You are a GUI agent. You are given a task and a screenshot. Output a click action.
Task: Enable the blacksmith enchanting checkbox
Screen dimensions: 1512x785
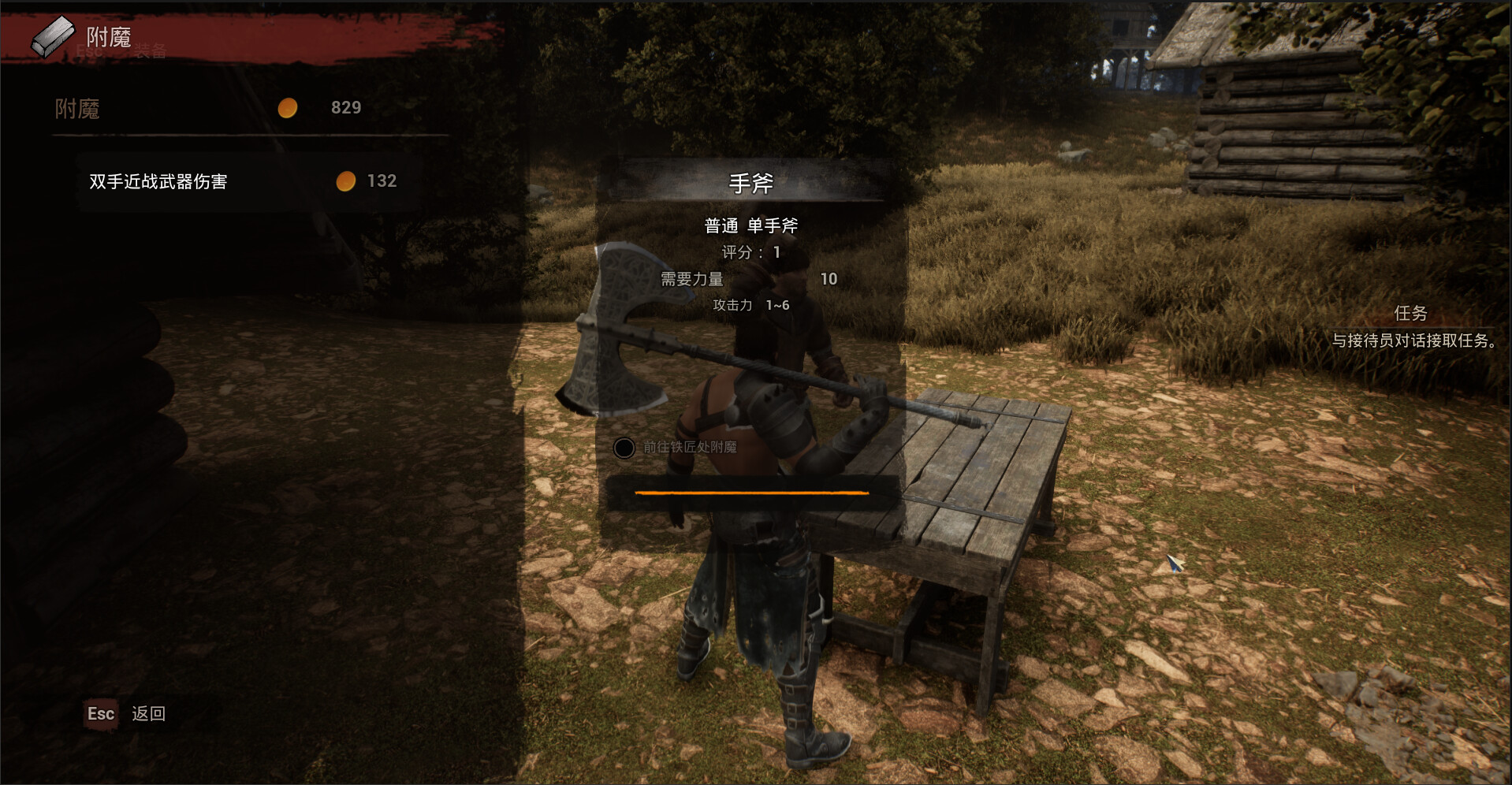(624, 449)
